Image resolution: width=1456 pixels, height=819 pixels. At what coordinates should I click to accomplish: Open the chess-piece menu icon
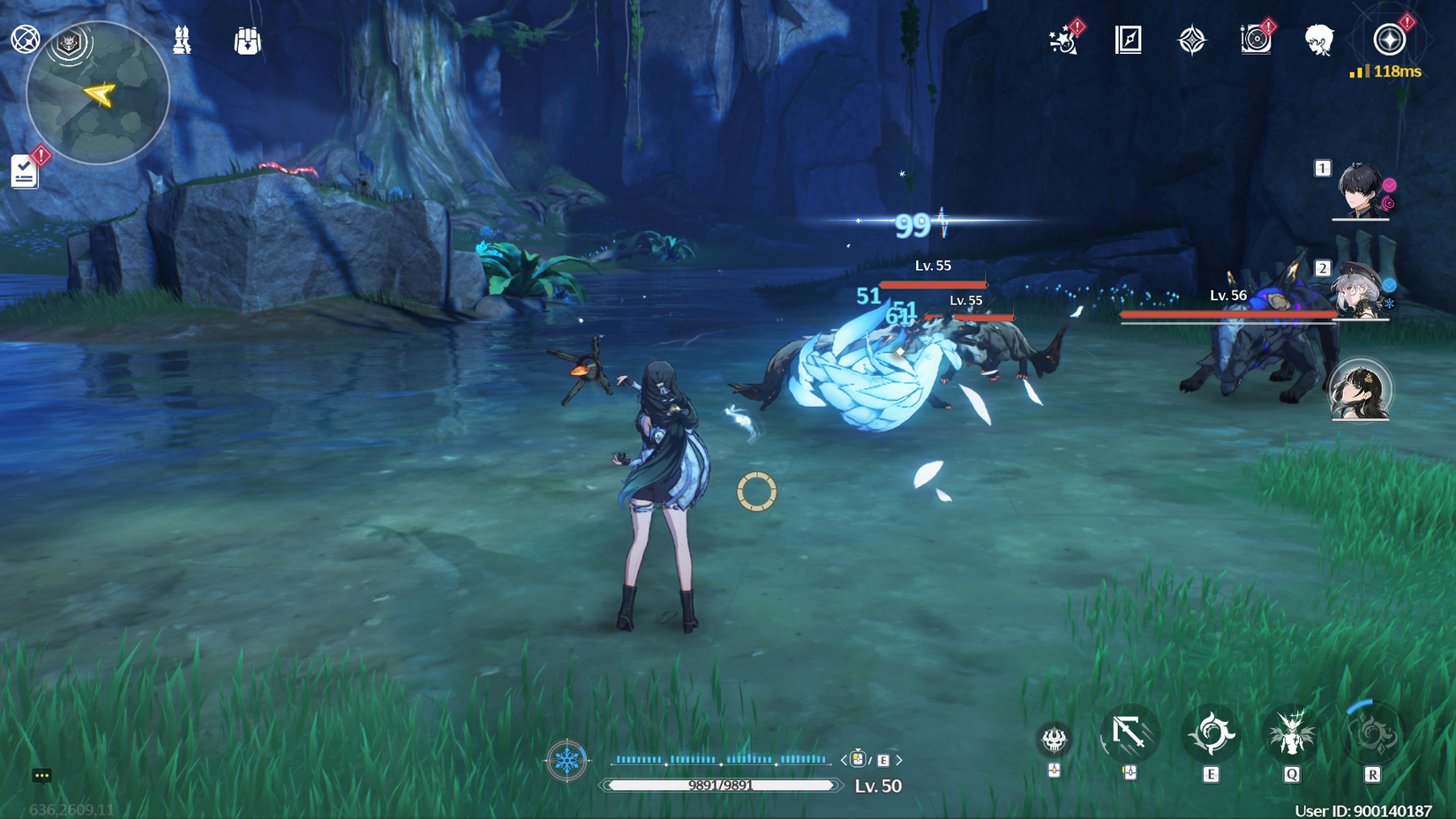coord(183,40)
